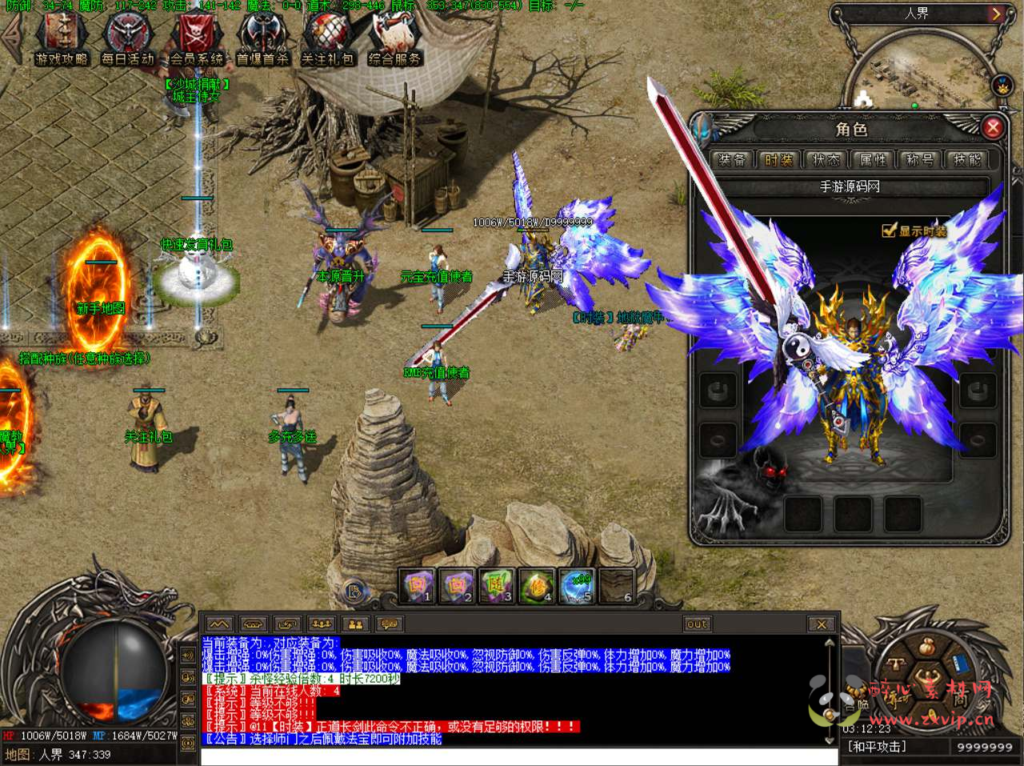This screenshot has width=1024, height=766.
Task: Toggle the 和平攻击 attack mode
Action: tap(877, 747)
